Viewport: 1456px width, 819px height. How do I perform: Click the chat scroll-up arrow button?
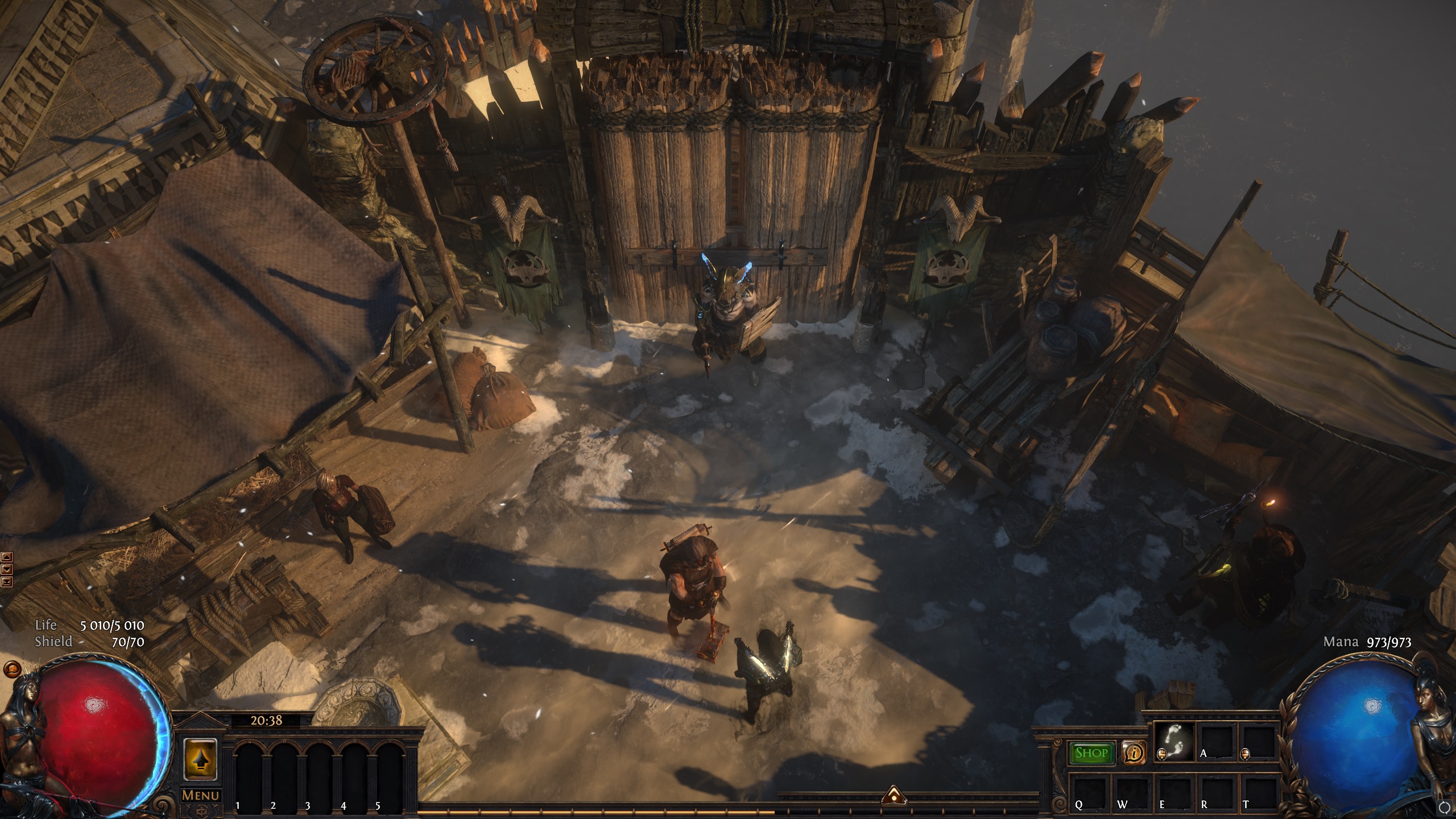pyautogui.click(x=7, y=557)
